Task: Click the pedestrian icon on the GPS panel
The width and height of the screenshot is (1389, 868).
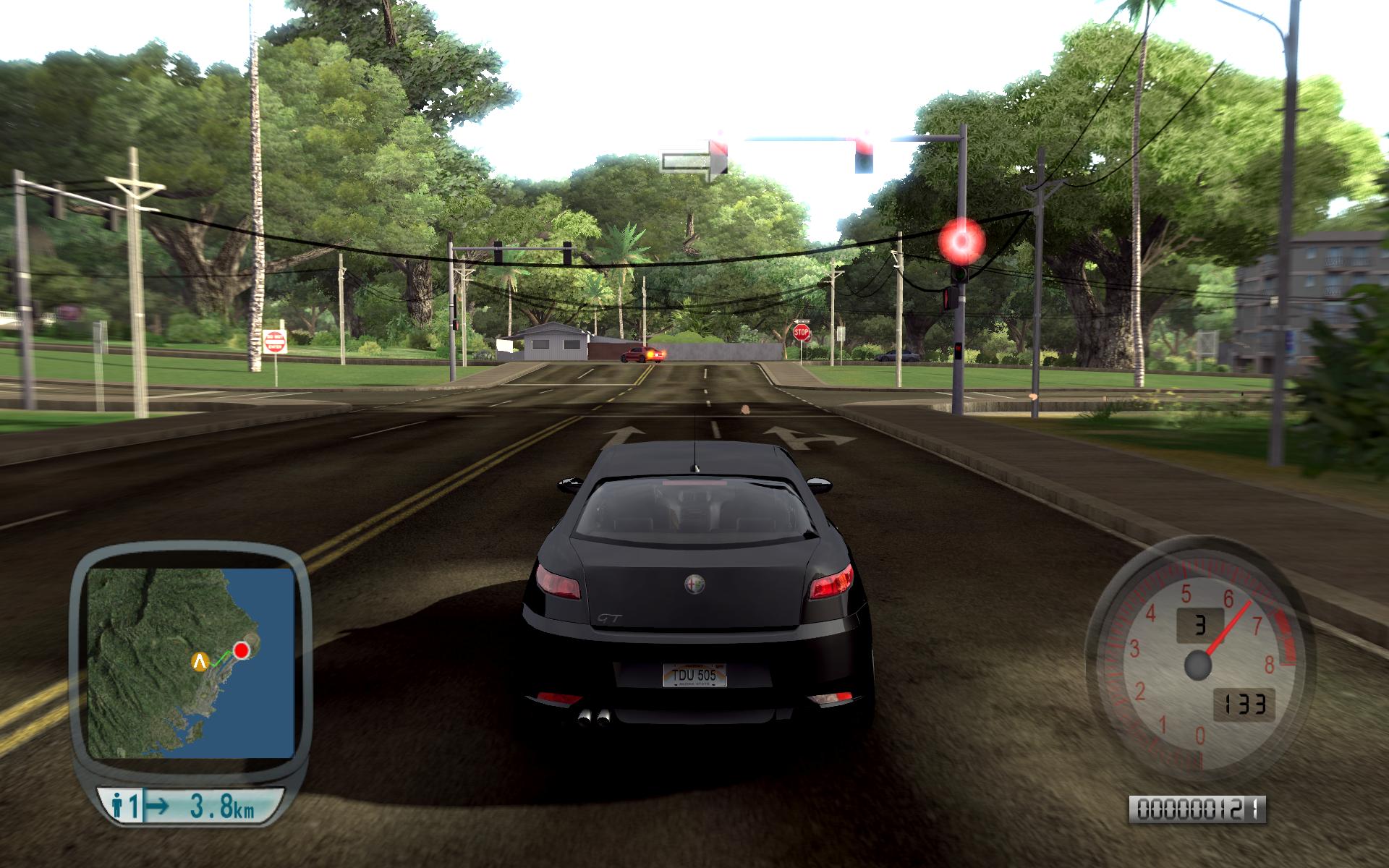Action: pyautogui.click(x=117, y=804)
